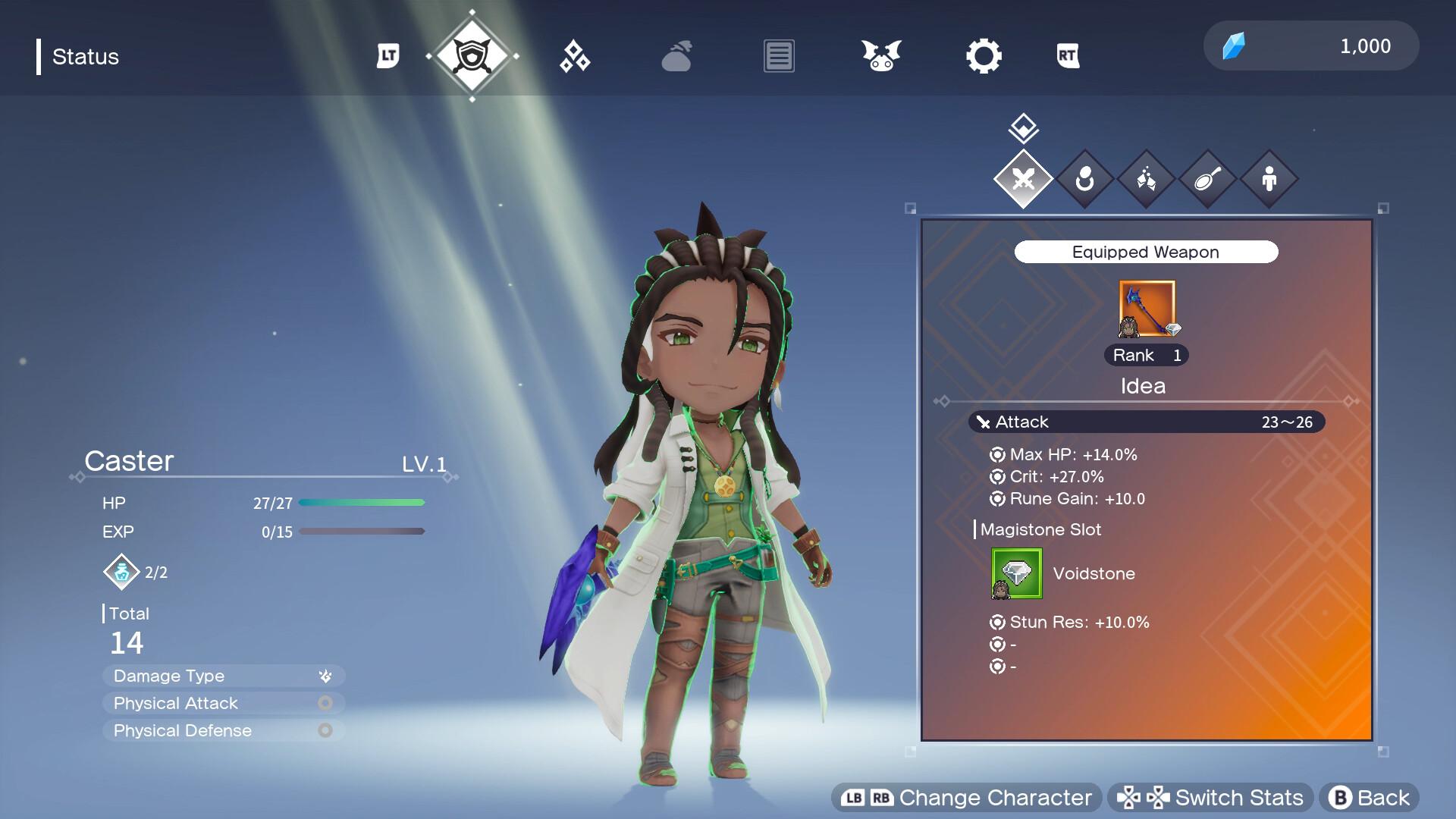
Task: Open the skills diamond cluster tab
Action: point(574,55)
